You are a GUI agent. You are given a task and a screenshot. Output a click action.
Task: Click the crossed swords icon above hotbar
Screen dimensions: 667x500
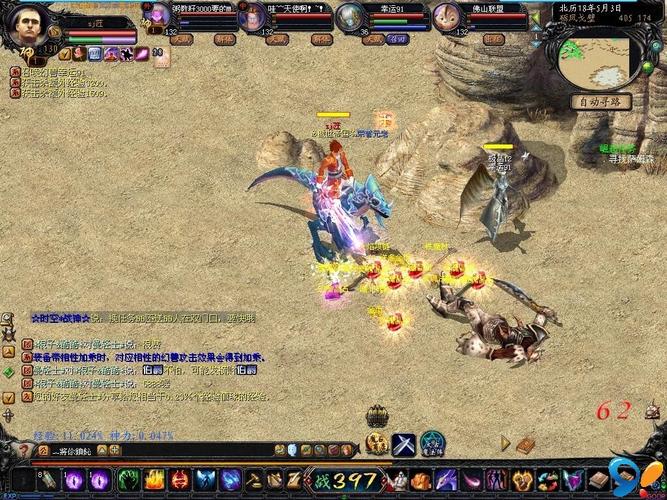(x=404, y=443)
